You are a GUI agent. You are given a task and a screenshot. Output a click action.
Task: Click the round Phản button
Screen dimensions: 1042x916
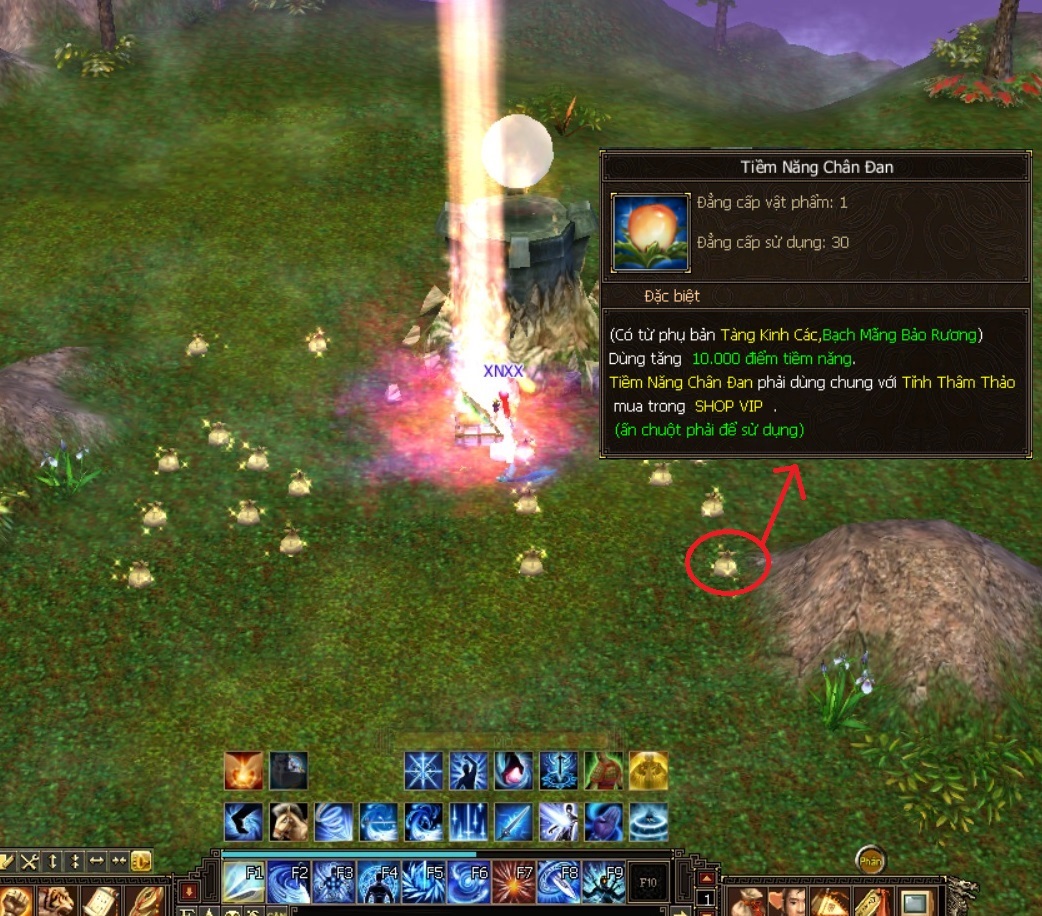point(870,861)
